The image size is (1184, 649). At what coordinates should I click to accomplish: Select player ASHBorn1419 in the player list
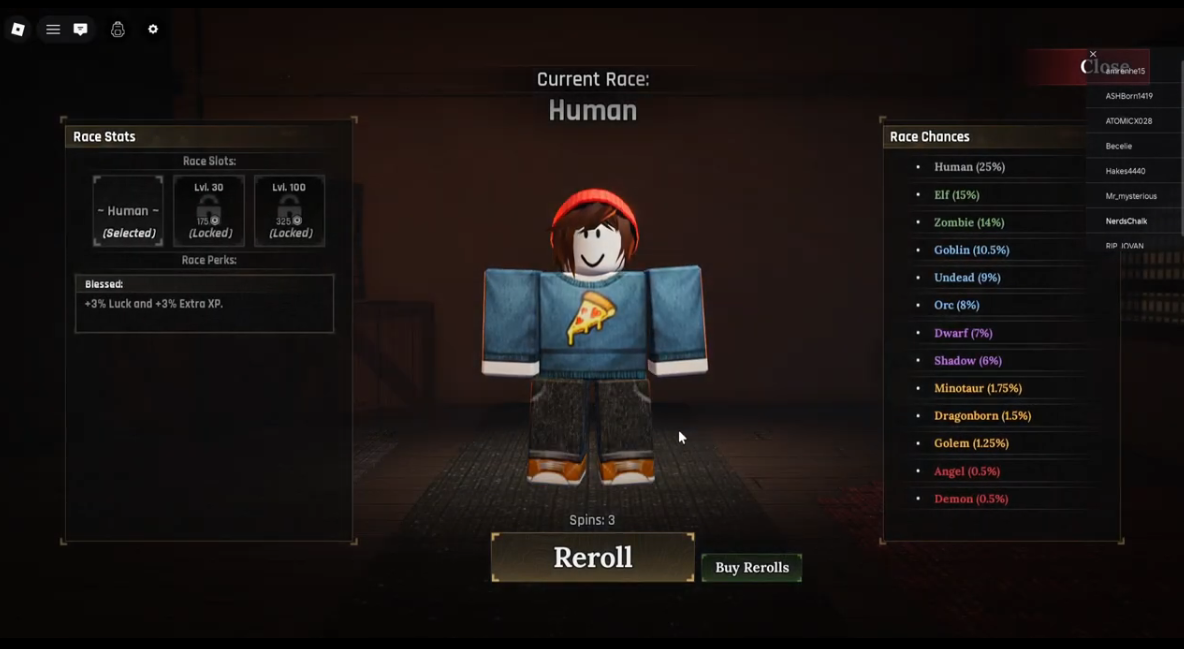coord(1129,96)
